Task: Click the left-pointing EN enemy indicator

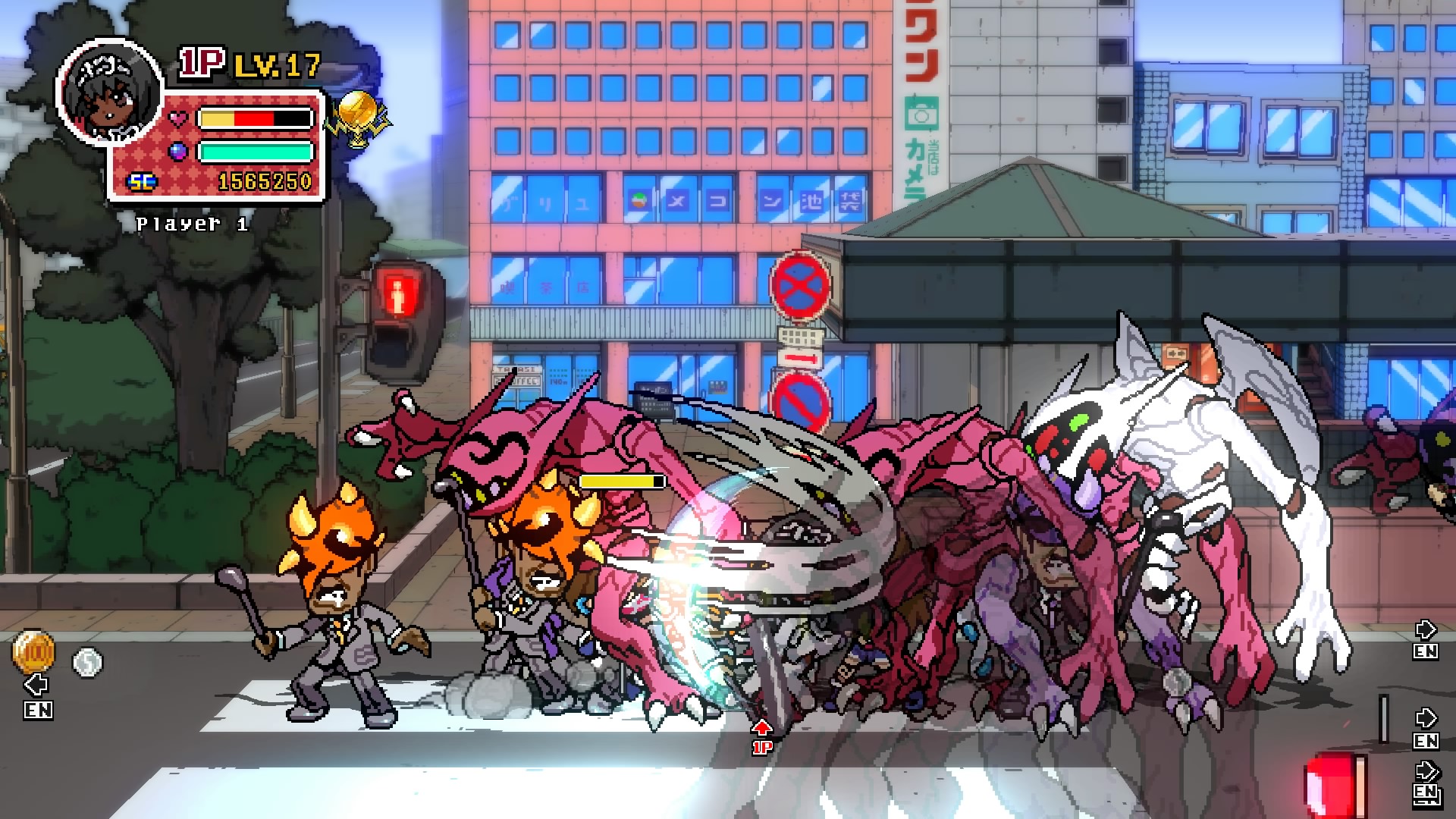Action: tap(37, 697)
